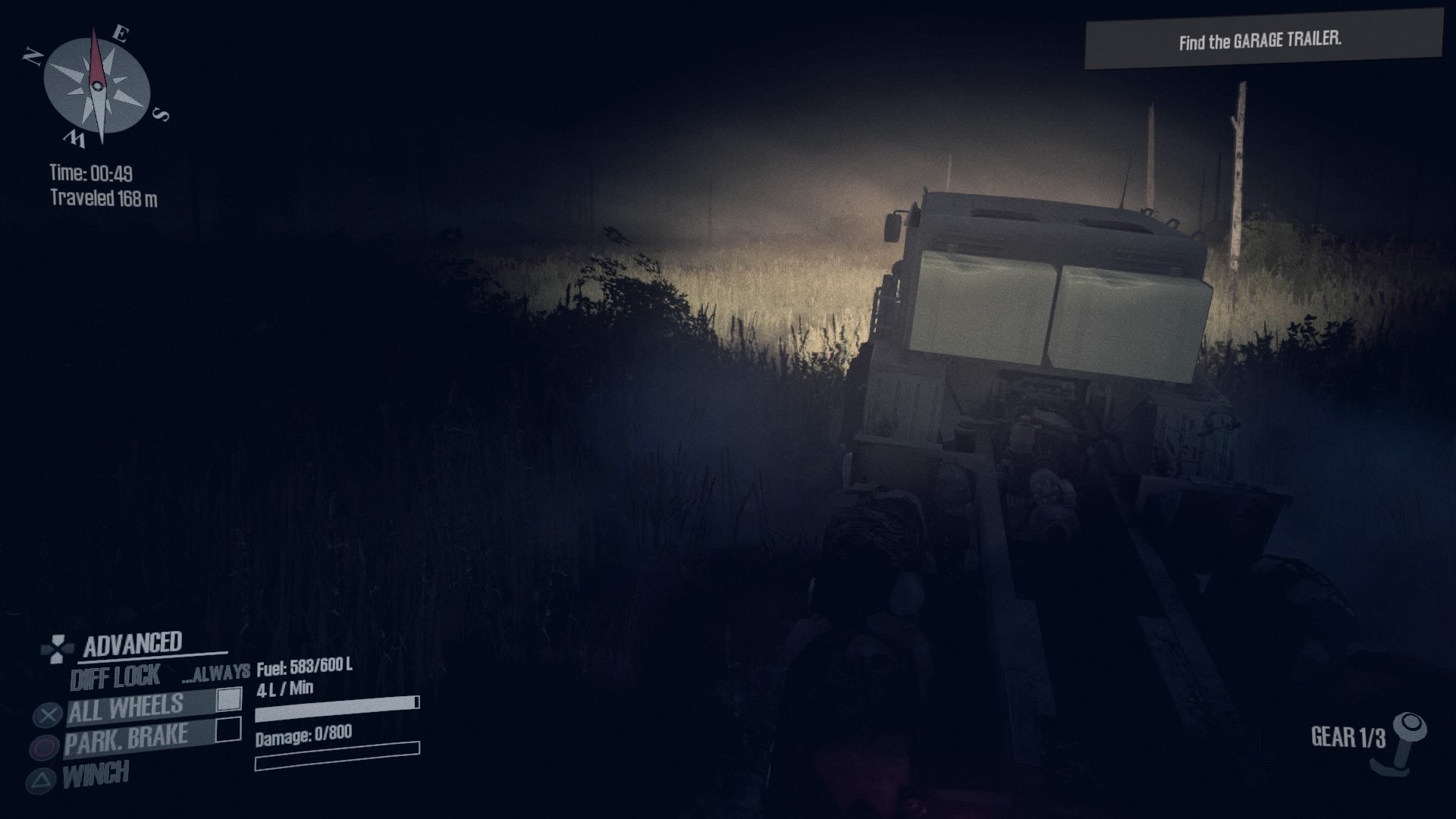Expand the WINCH control entry

pos(96,774)
